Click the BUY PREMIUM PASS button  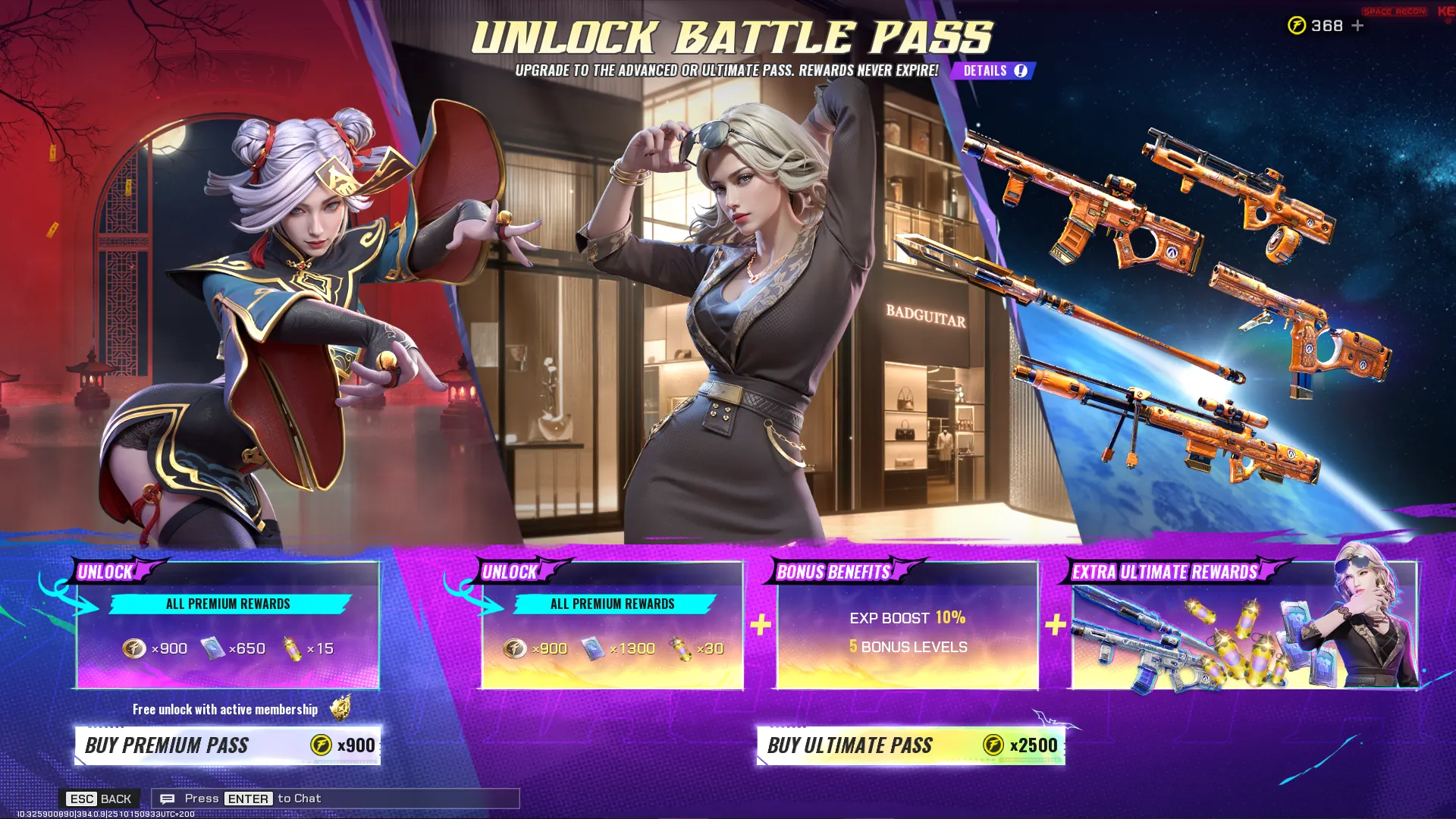(x=227, y=745)
